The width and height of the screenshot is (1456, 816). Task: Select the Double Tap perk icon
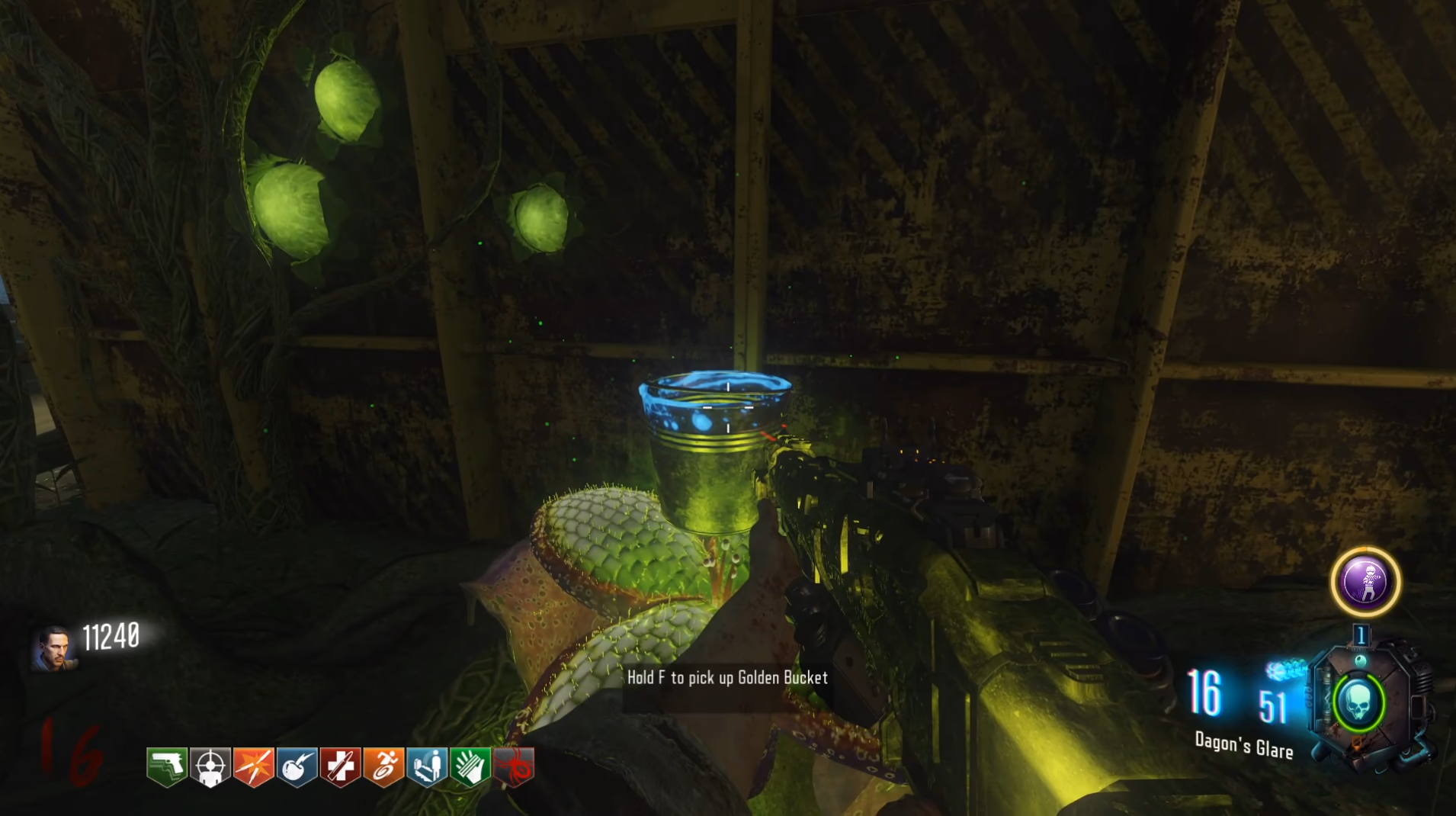point(254,766)
